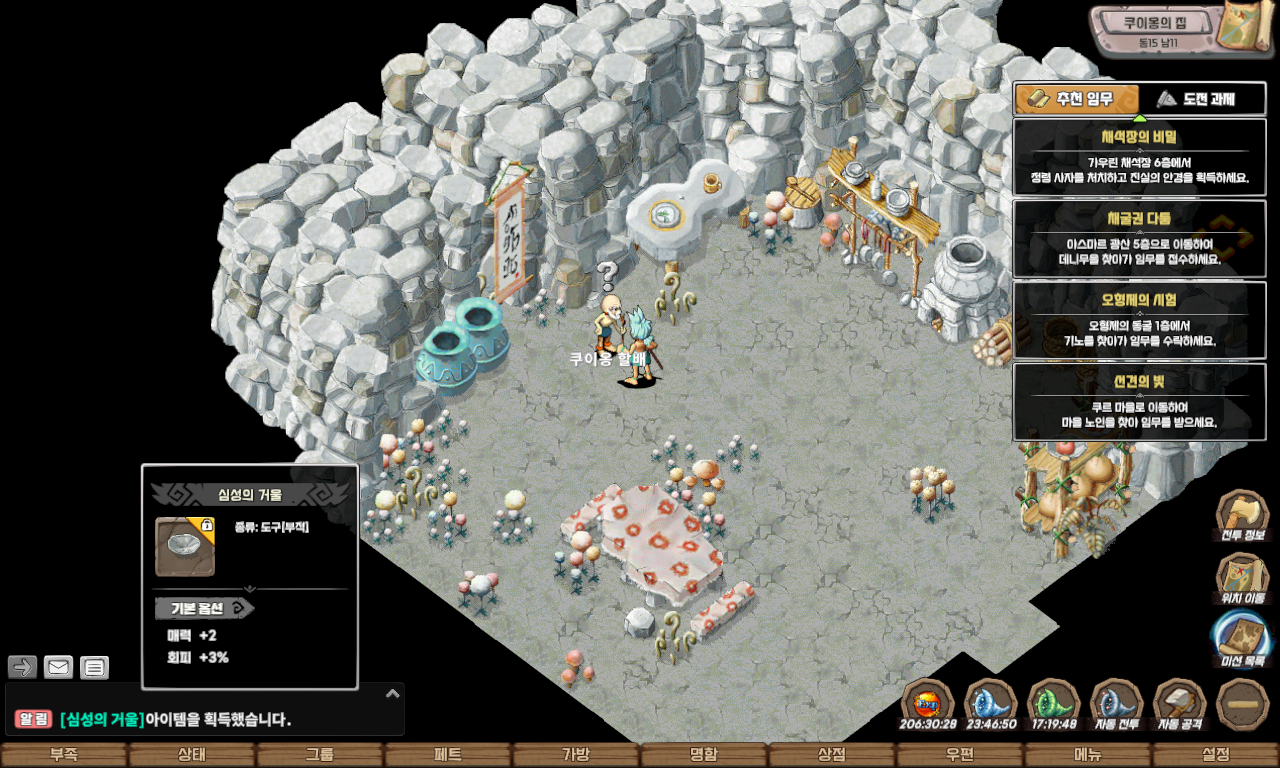Click the 심성의 거울 item icon
Image resolution: width=1280 pixels, height=768 pixels.
pyautogui.click(x=185, y=546)
